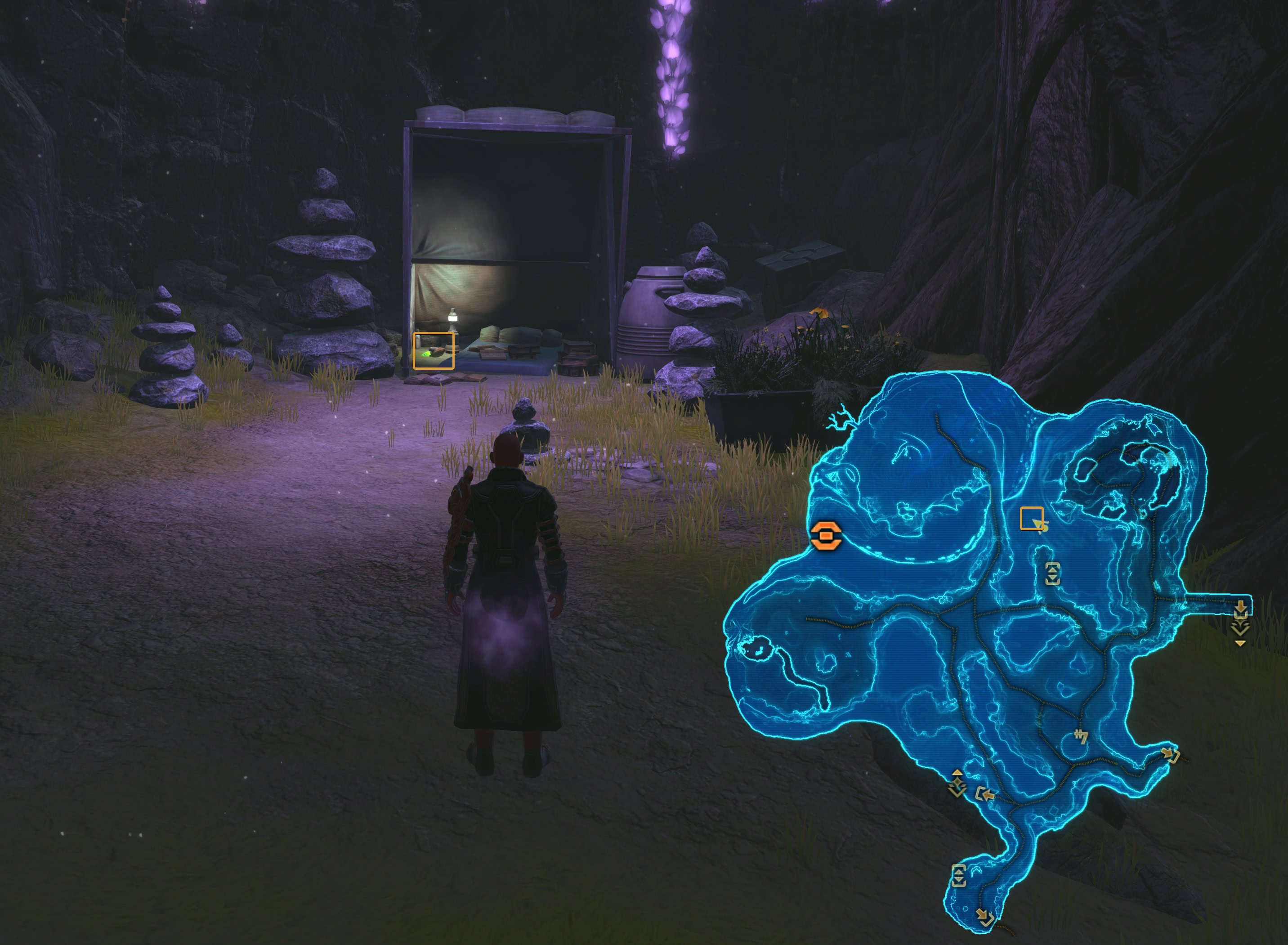Viewport: 1288px width, 945px height.
Task: Click the exit arrow at the bottom of the map
Action: [985, 915]
